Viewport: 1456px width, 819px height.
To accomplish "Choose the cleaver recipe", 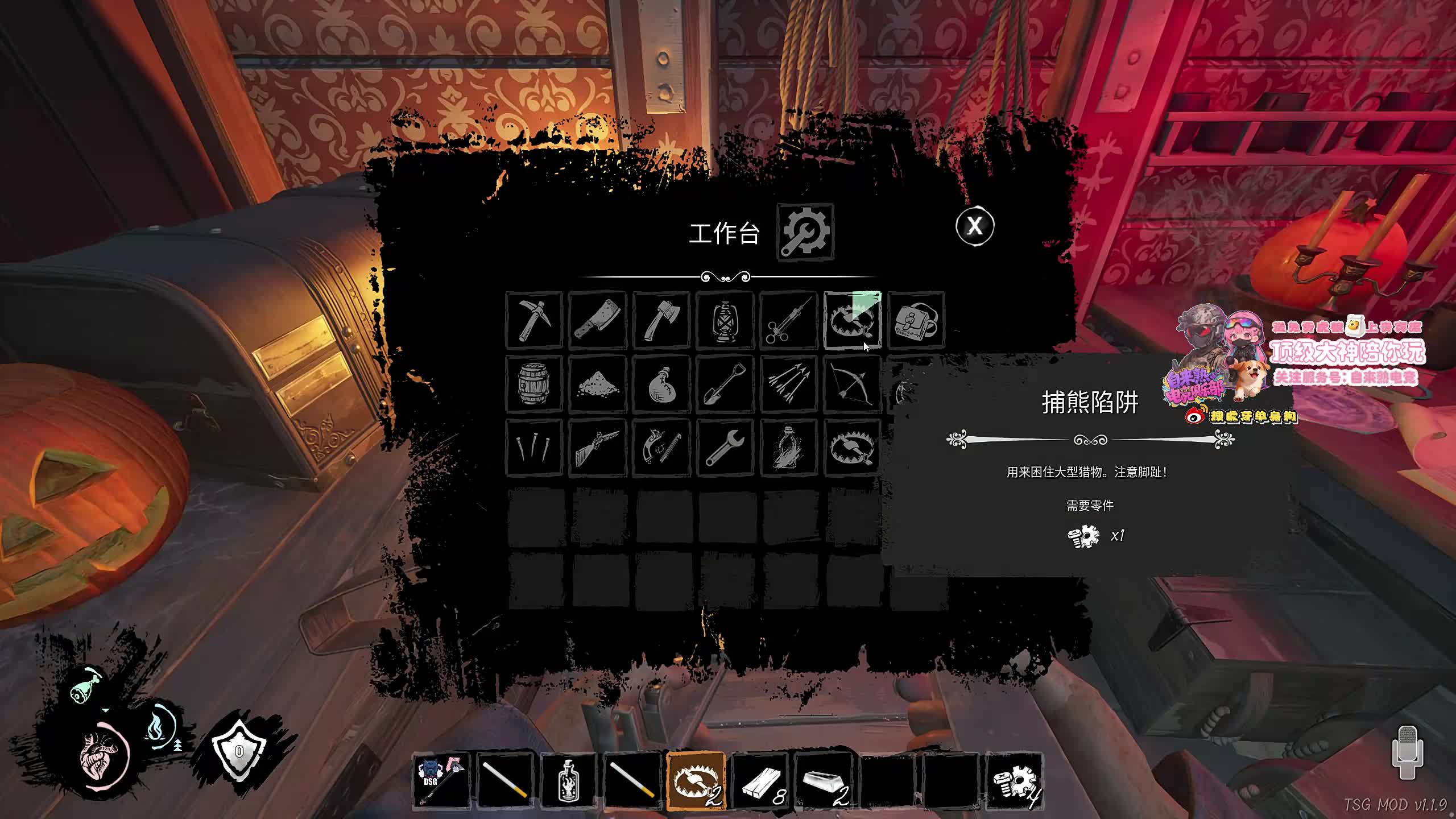I will [x=598, y=320].
